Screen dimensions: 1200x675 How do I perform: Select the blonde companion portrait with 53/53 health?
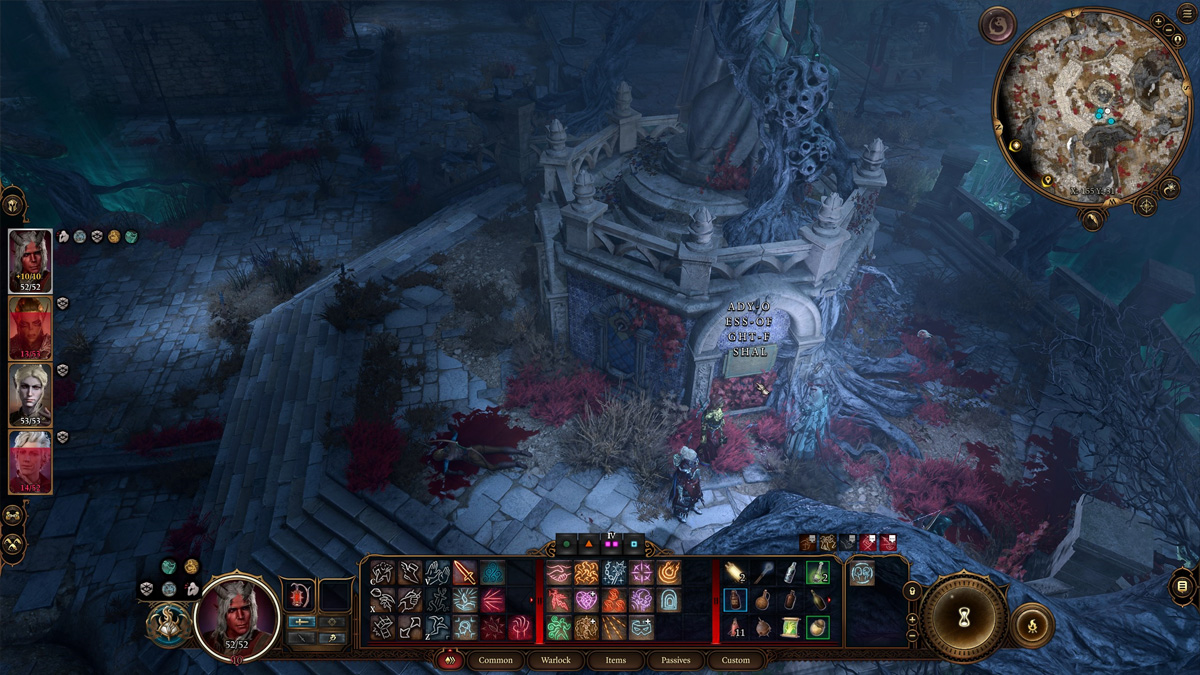30,392
